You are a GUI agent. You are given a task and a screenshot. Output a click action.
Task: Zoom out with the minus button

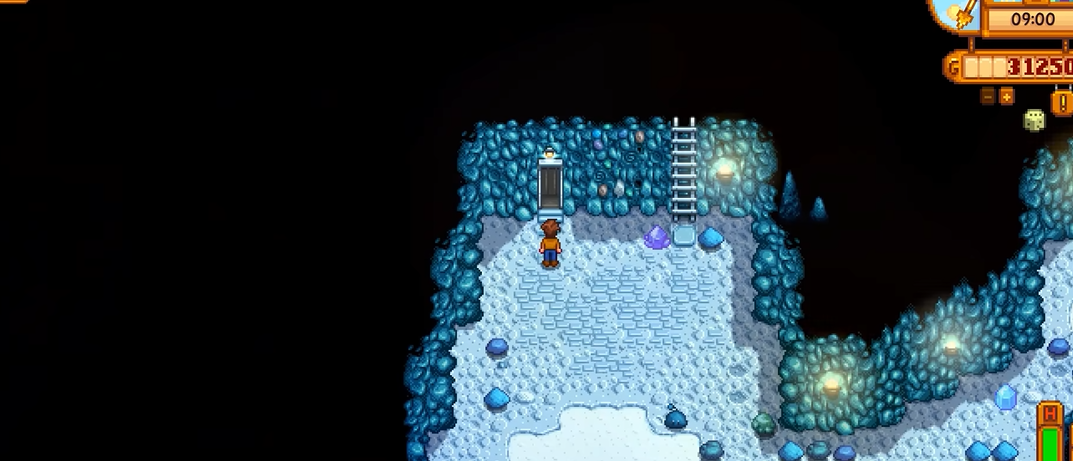(988, 97)
